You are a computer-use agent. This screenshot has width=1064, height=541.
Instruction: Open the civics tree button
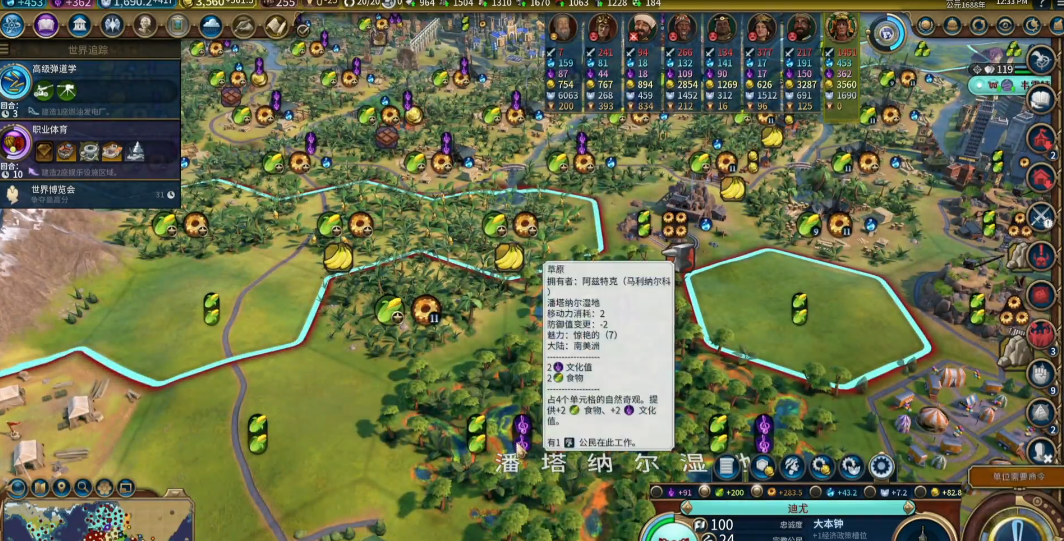[x=46, y=25]
